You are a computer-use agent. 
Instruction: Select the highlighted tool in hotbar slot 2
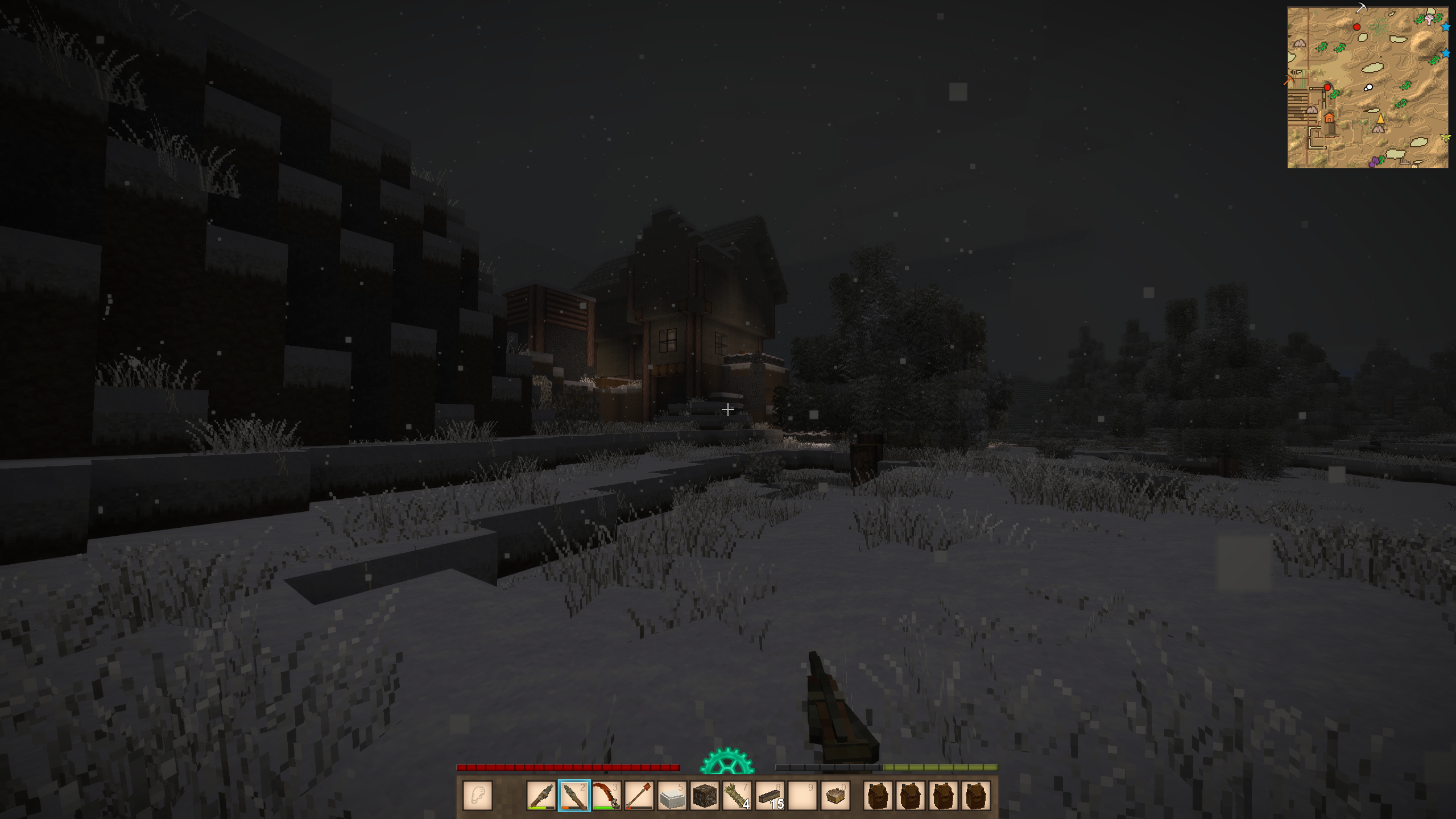(574, 795)
